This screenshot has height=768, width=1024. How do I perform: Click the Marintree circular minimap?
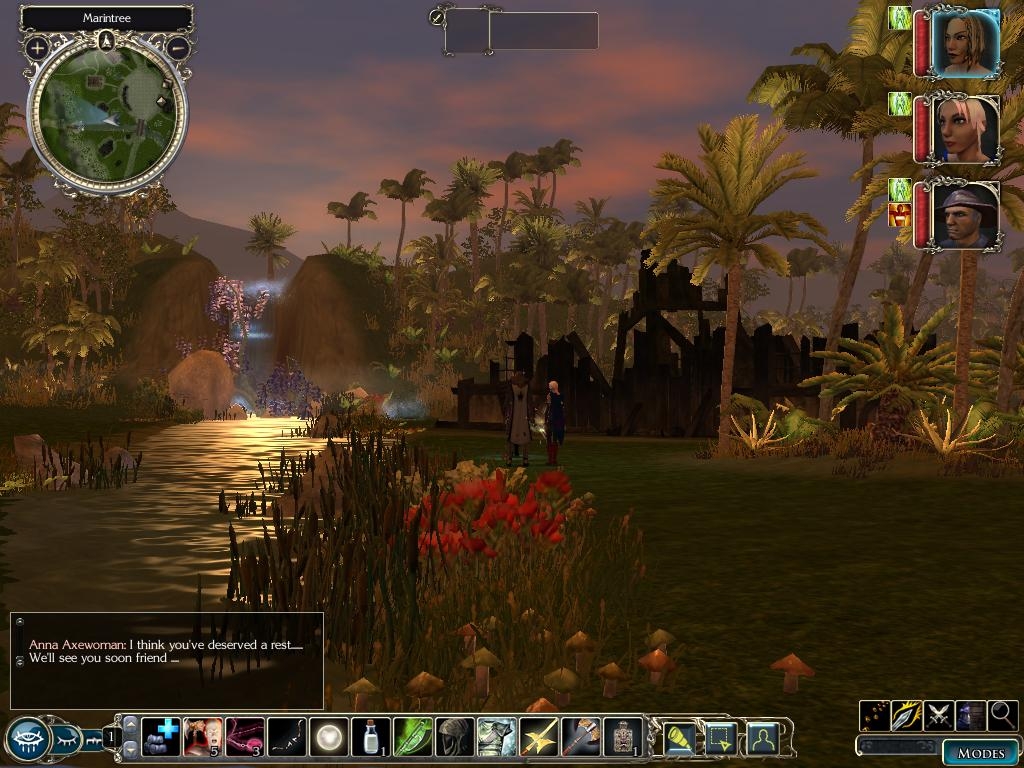(x=107, y=112)
